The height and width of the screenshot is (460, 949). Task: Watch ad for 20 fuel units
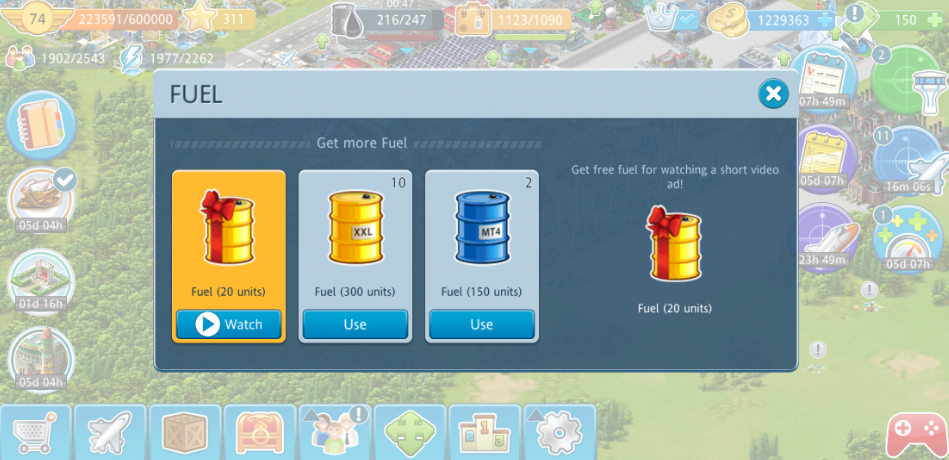tap(228, 324)
